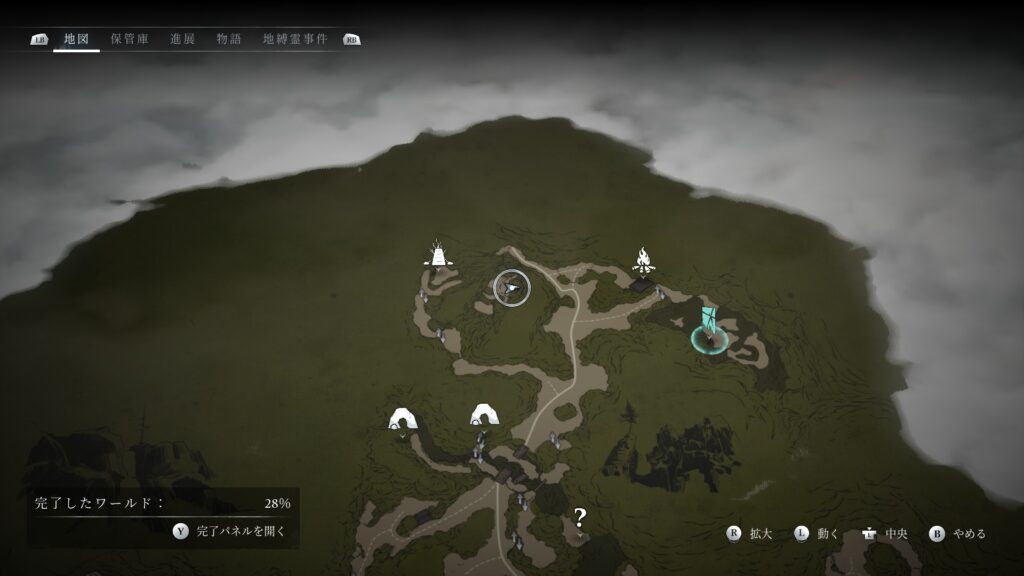Screen dimensions: 1024x576
Task: Switch to the 地図 map tab
Action: pyautogui.click(x=76, y=39)
